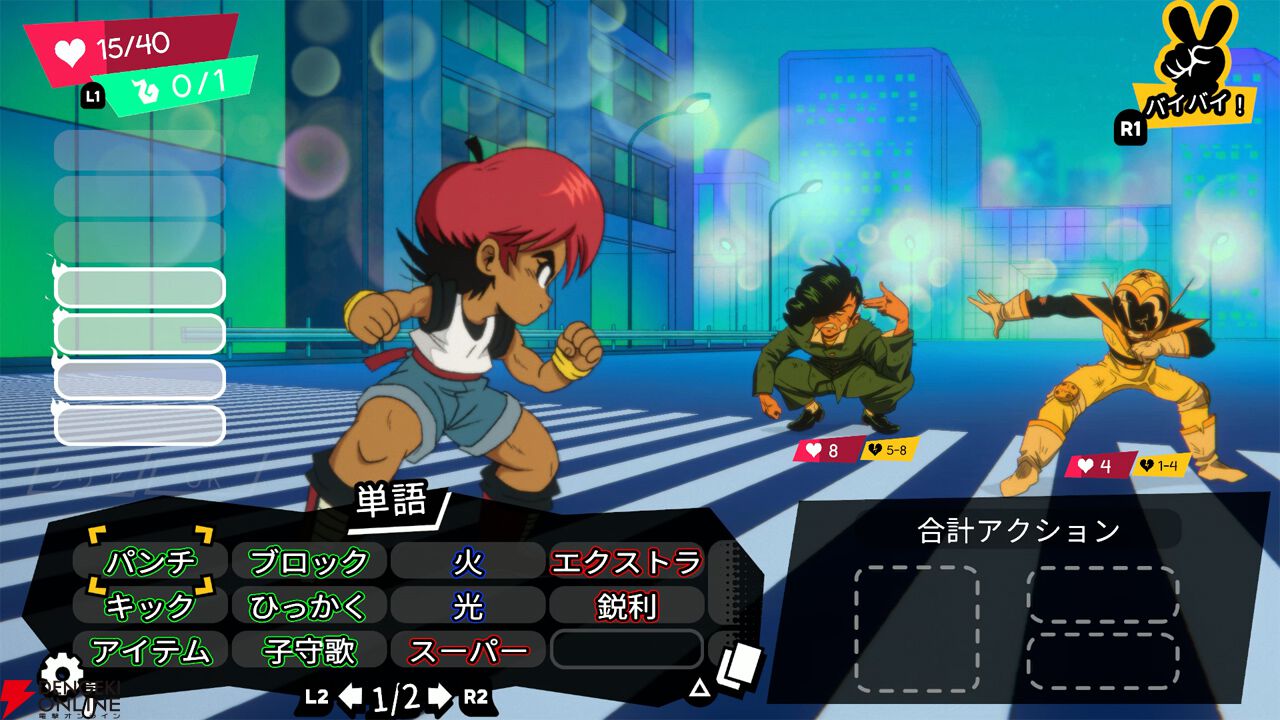1280x720 pixels.
Task: Go to the previous word page arrow
Action: click(350, 697)
